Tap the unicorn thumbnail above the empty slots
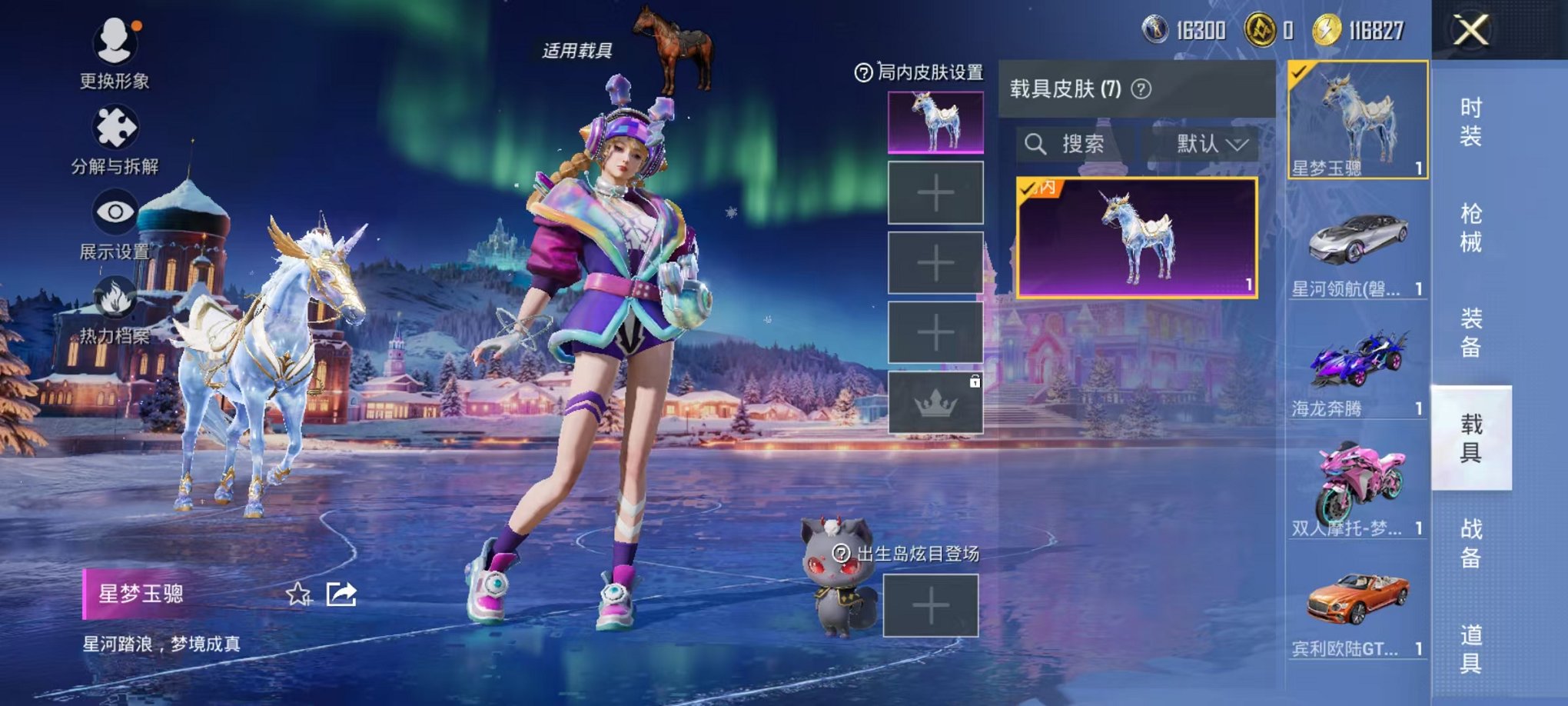The width and height of the screenshot is (1568, 706). 934,123
